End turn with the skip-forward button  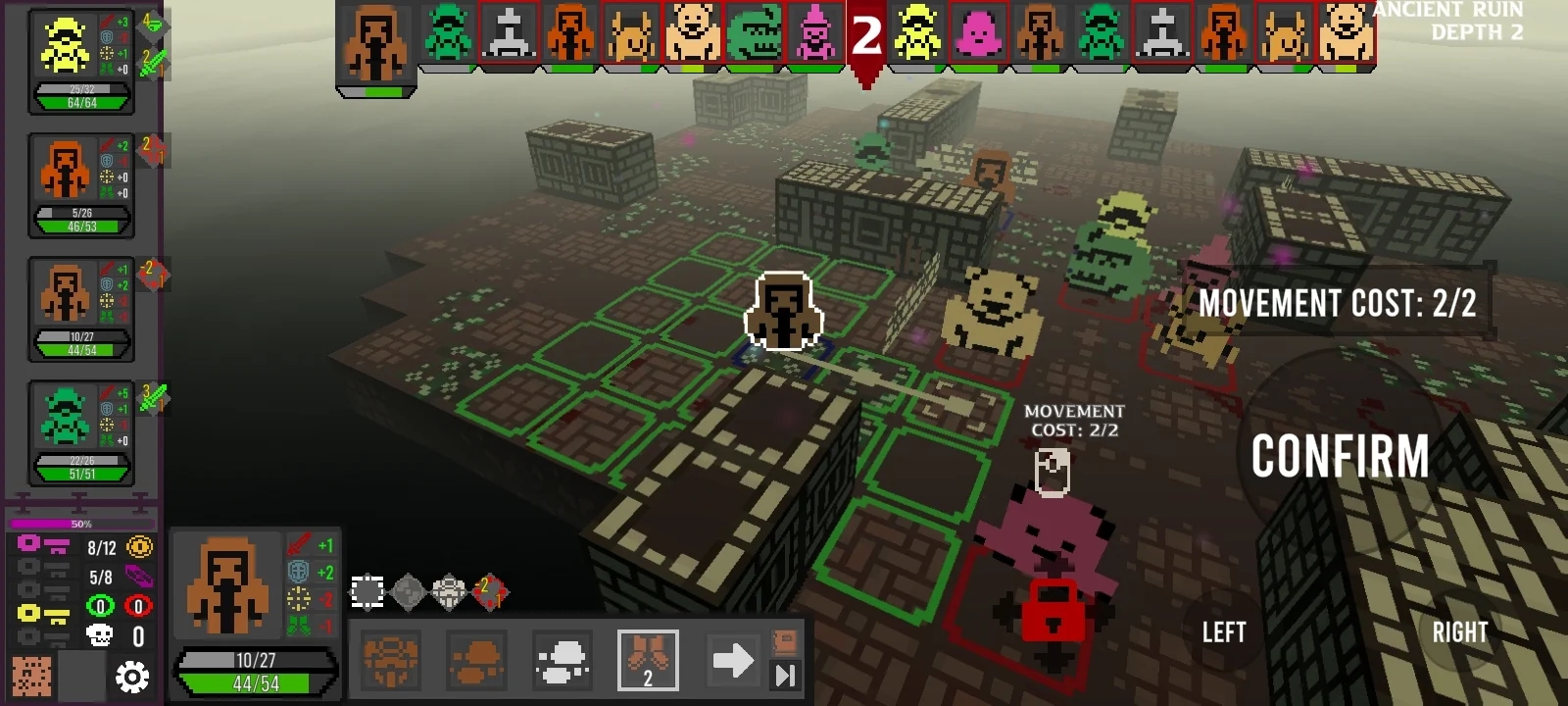coord(786,675)
